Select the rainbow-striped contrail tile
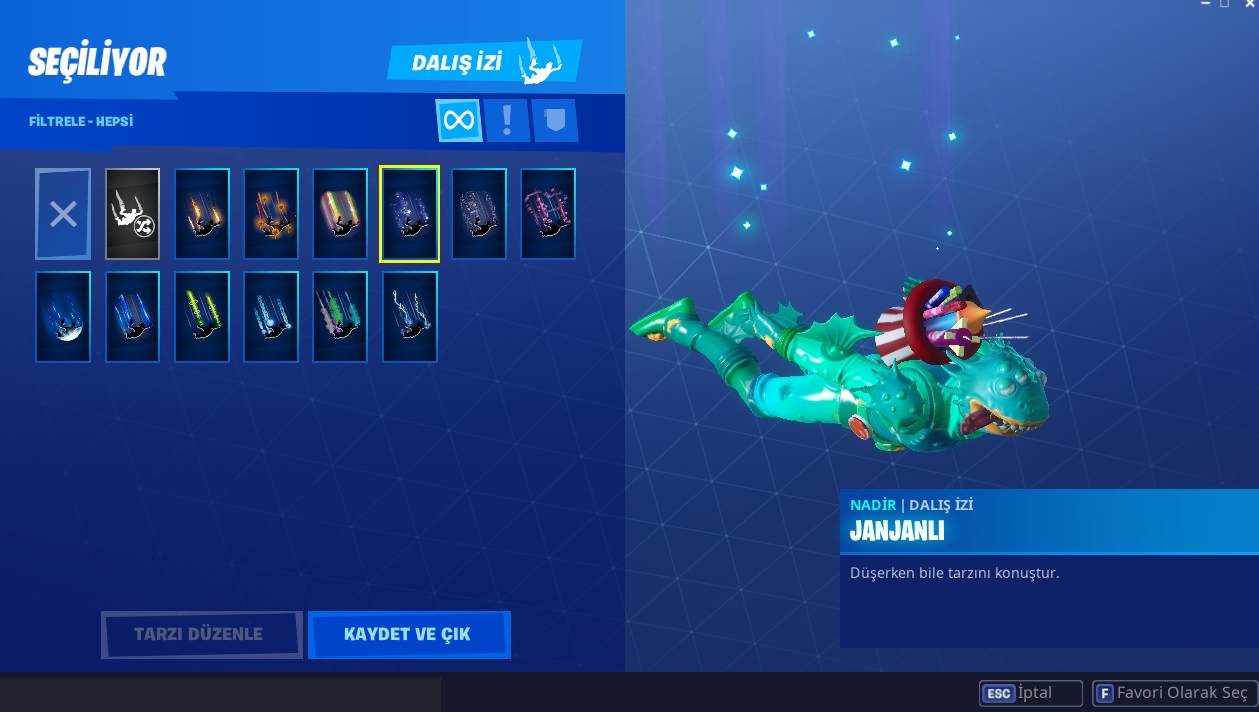1259x712 pixels. [x=340, y=214]
